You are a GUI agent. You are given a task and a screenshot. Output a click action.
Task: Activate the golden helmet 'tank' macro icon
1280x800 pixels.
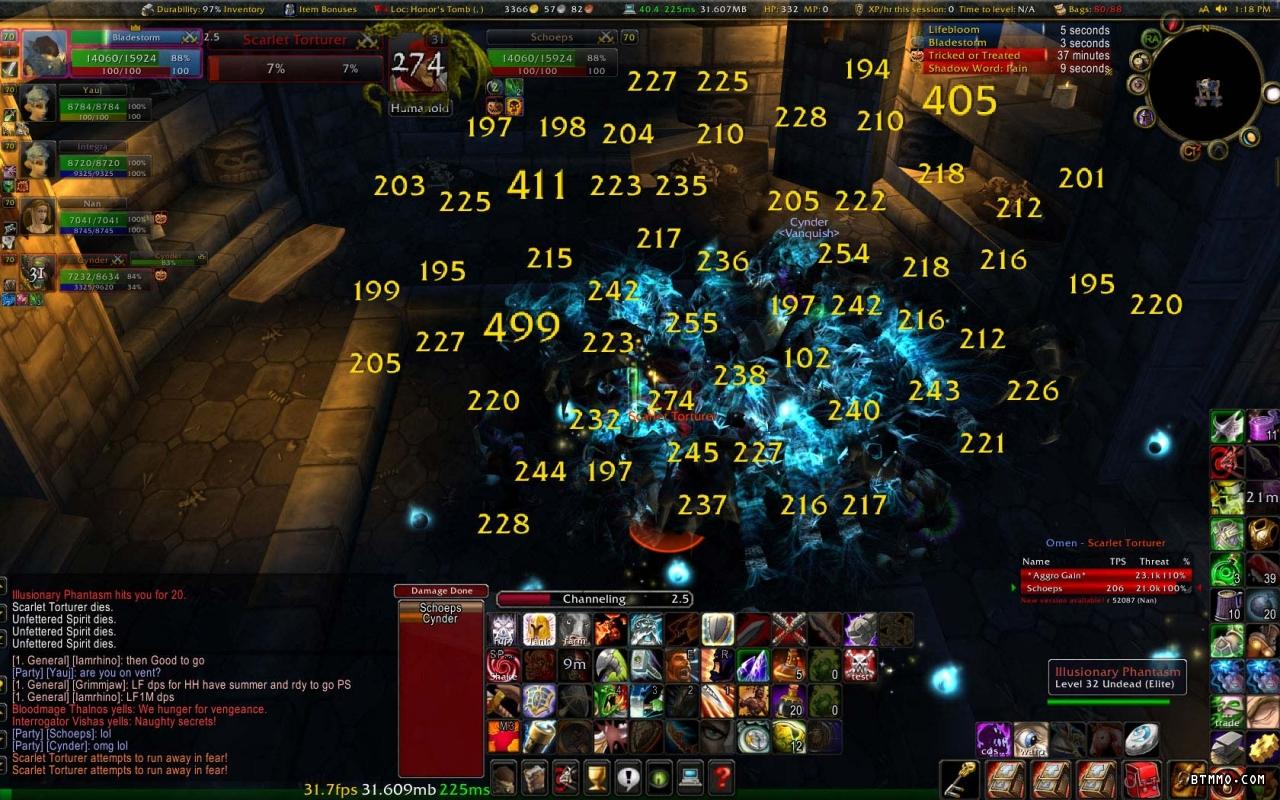[x=539, y=629]
